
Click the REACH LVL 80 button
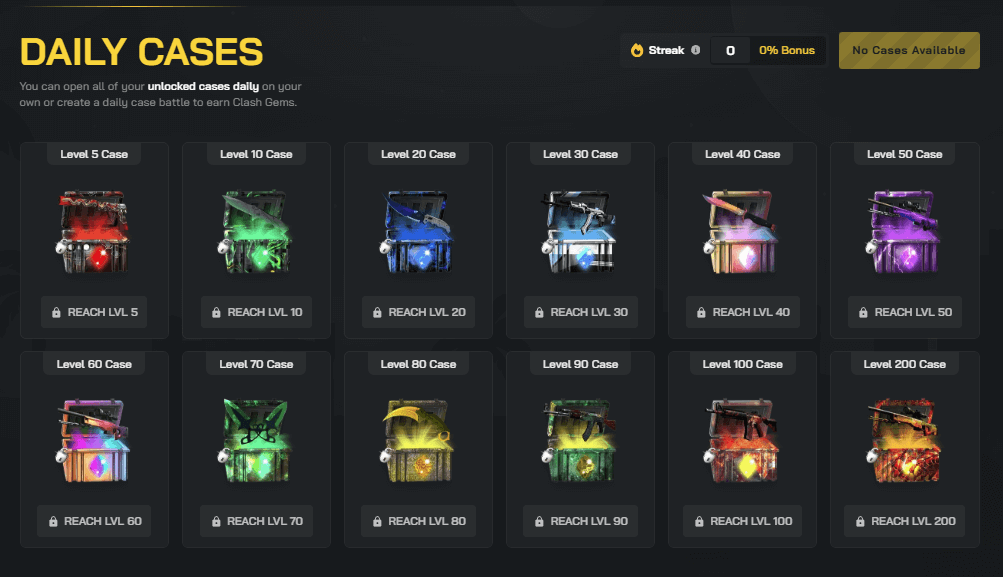tap(418, 521)
